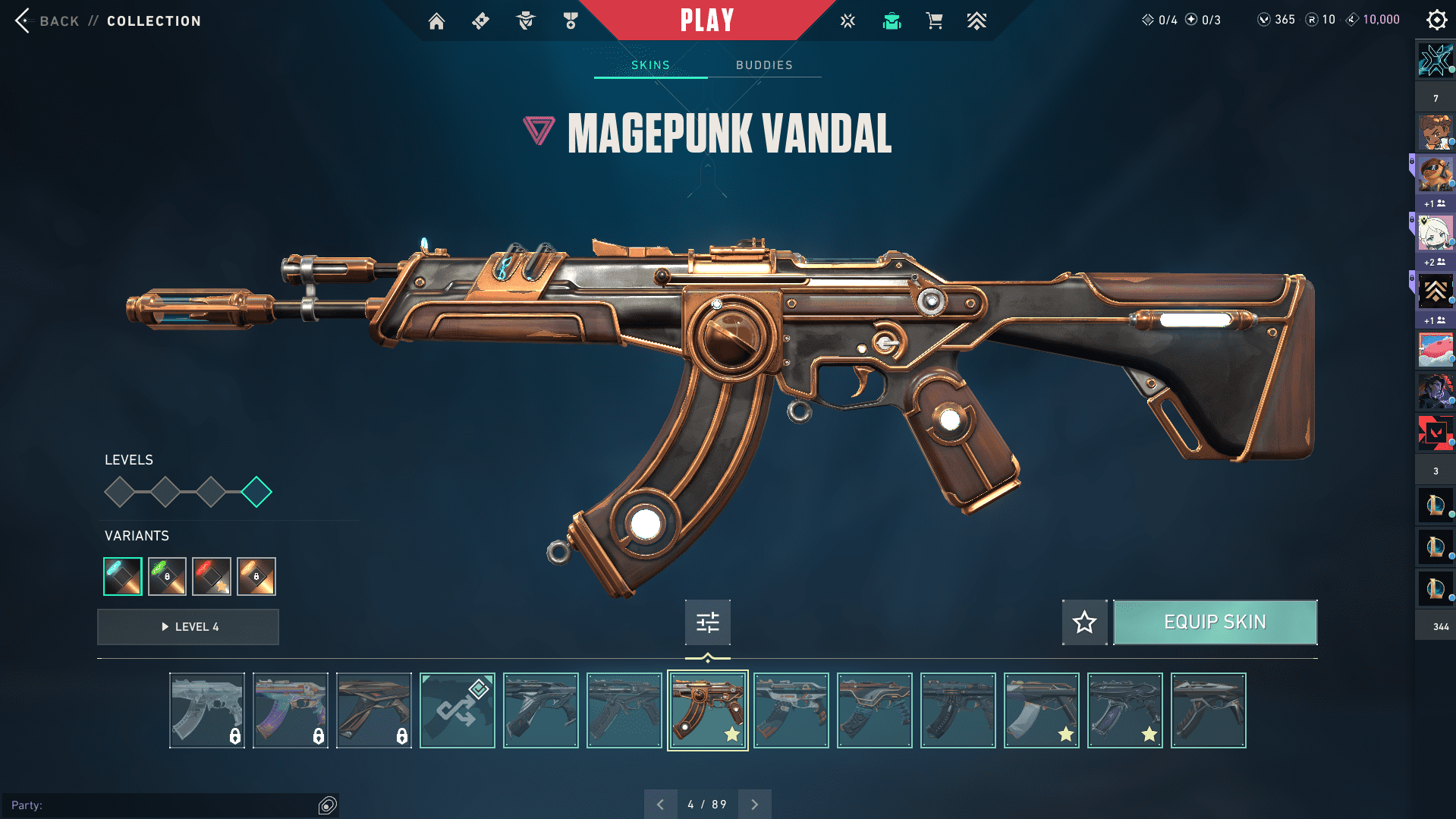Switch to the Buddies tab

tap(764, 65)
